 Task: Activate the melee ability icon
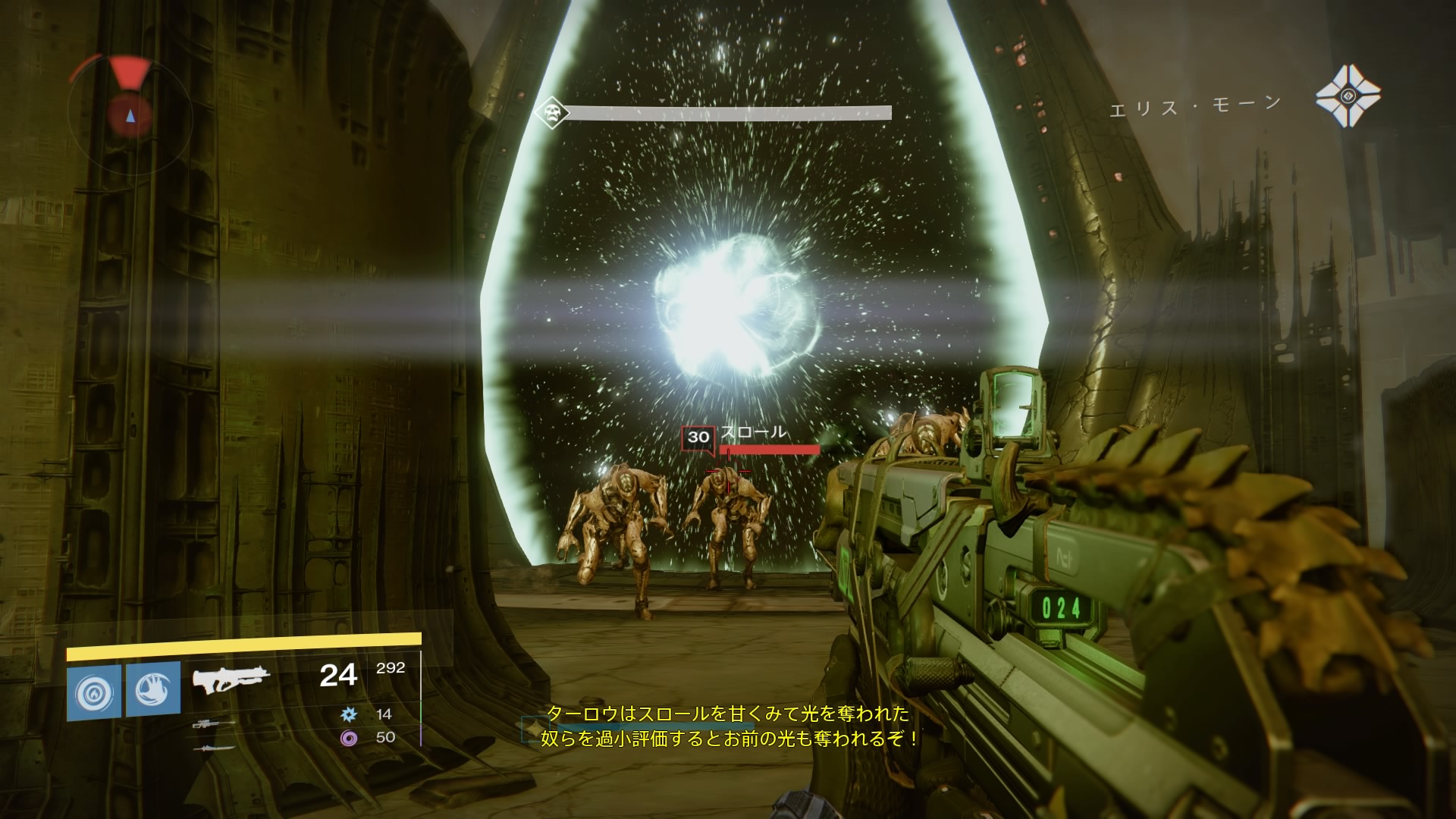(x=153, y=689)
